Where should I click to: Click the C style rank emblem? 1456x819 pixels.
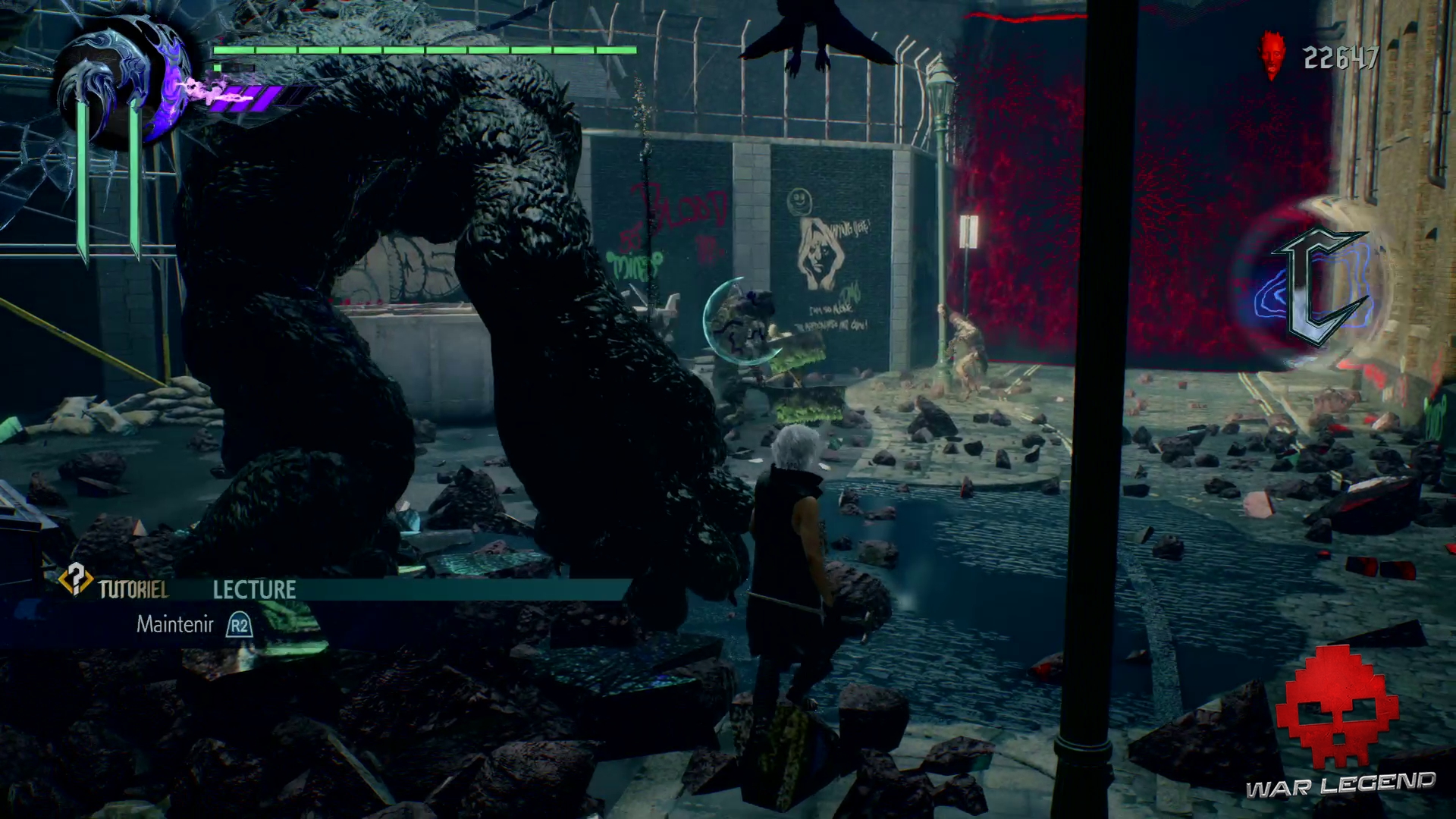(x=1321, y=288)
